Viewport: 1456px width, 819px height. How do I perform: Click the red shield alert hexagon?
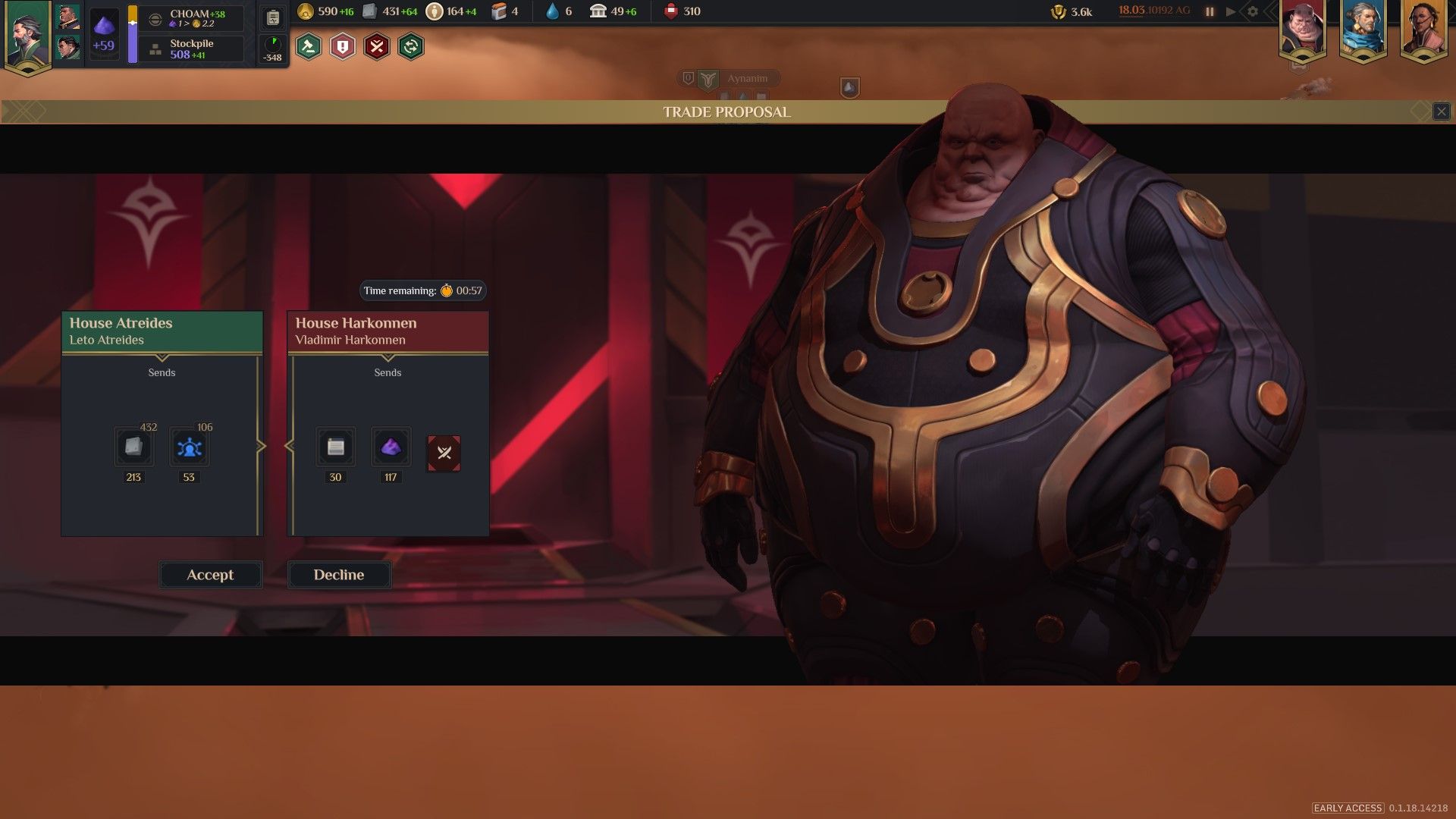[343, 47]
